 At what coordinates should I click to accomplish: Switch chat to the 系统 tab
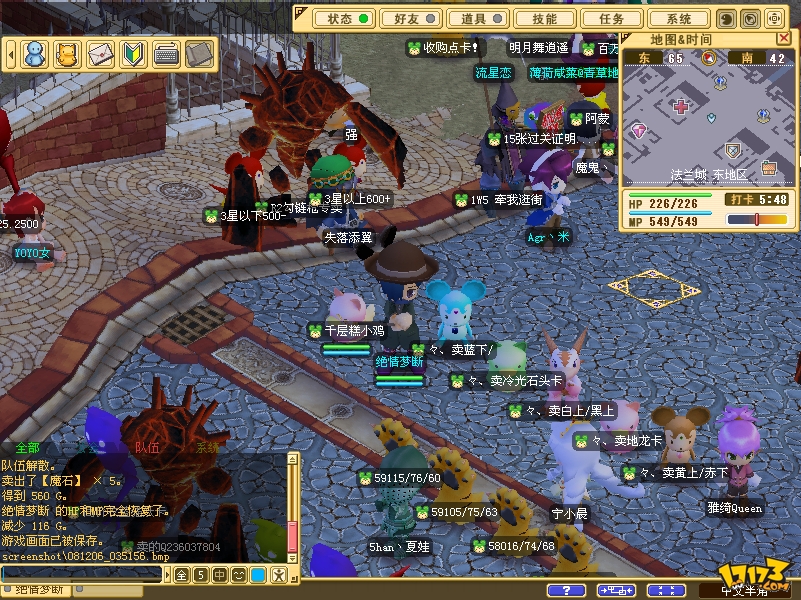(206, 448)
